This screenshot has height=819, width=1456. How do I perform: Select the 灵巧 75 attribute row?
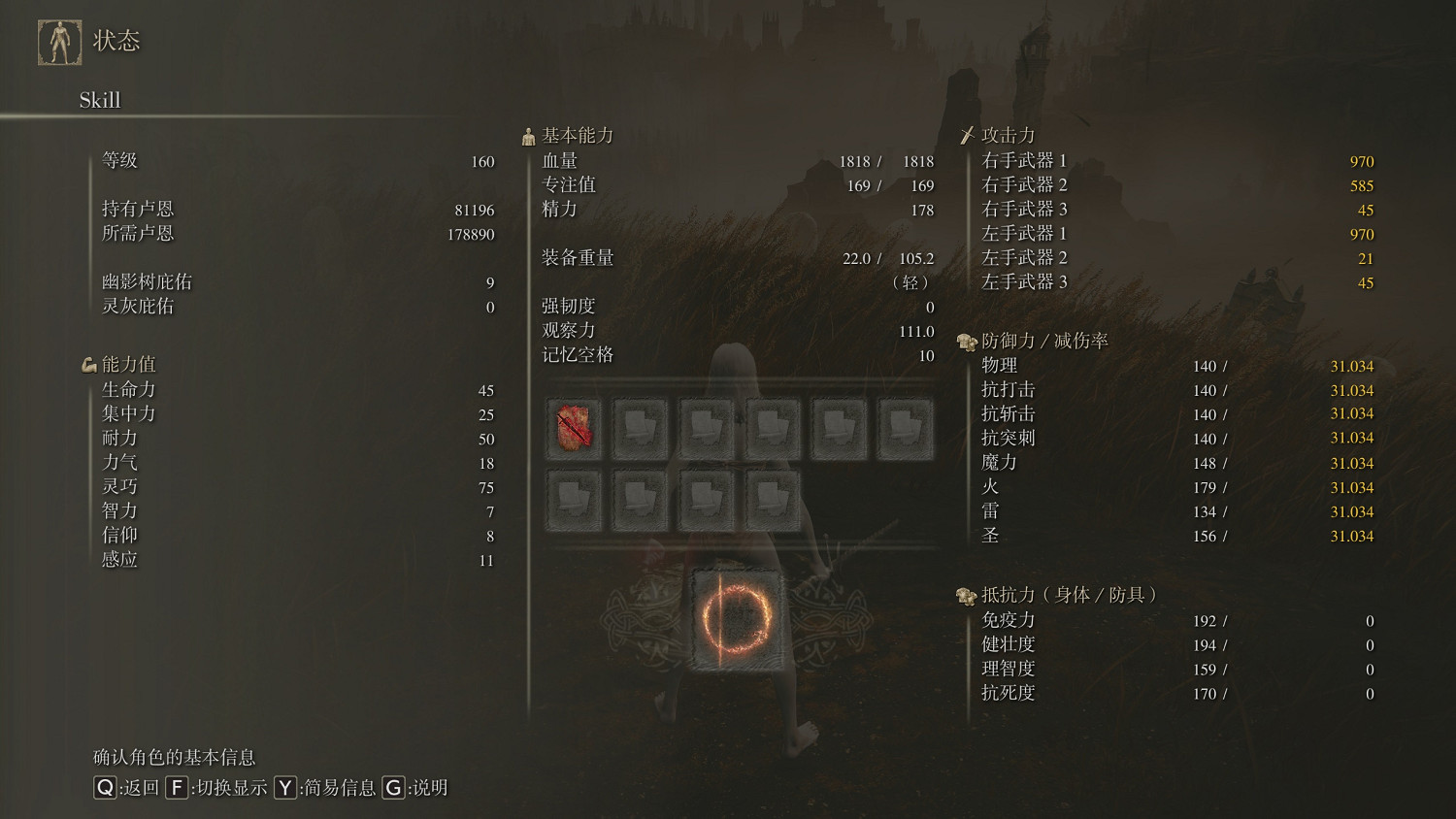click(291, 486)
